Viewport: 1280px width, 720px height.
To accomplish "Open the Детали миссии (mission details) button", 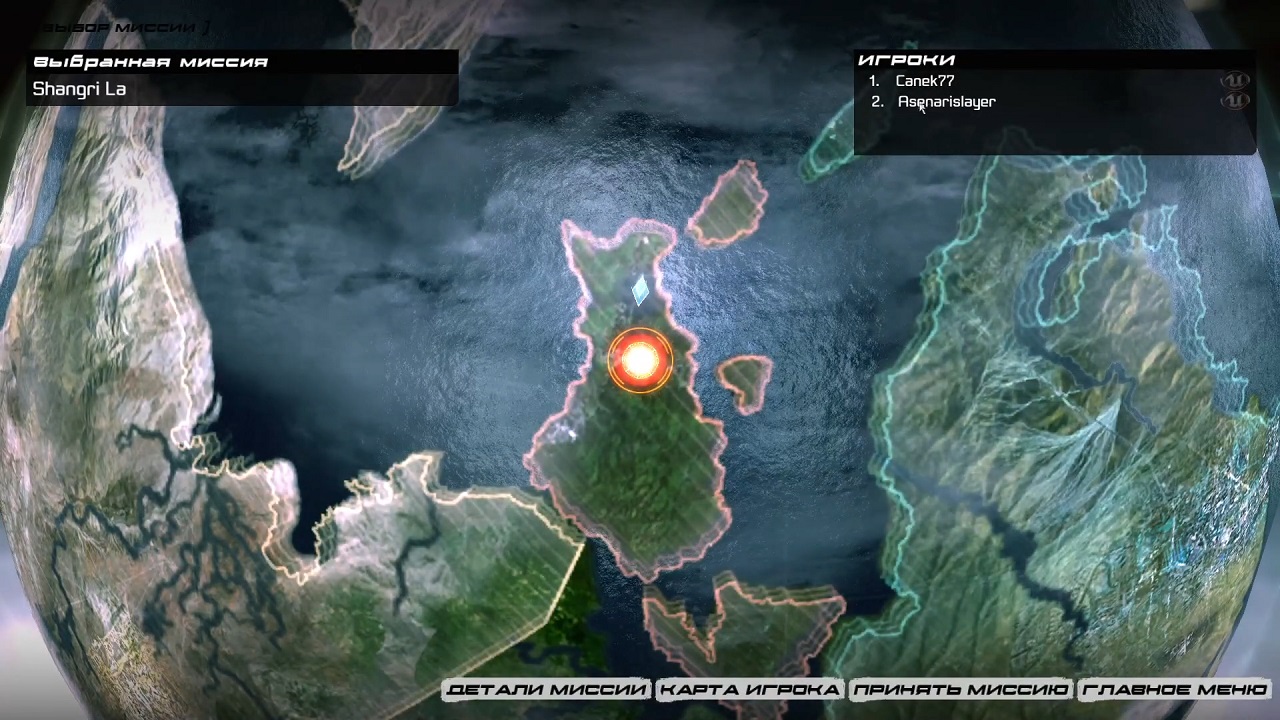I will point(547,690).
